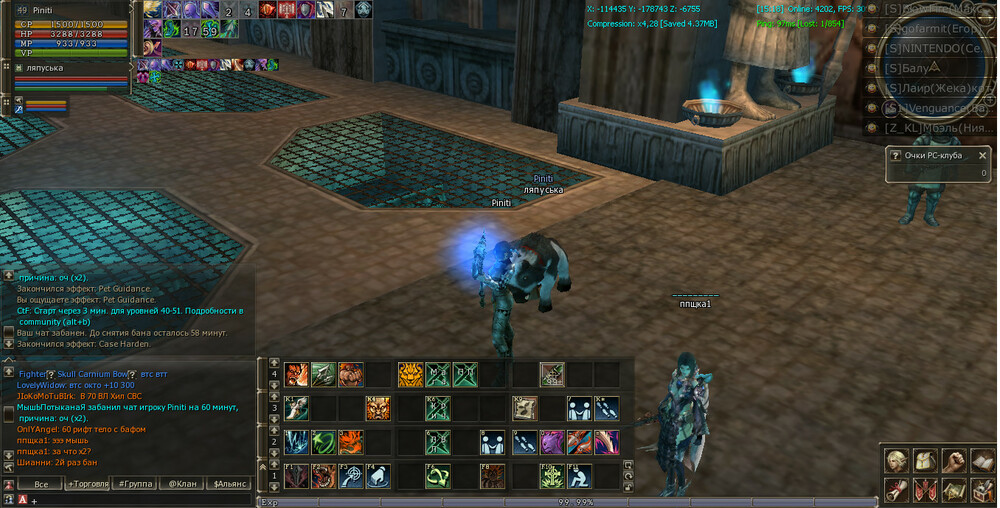This screenshot has width=1000, height=508.
Task: Close the Очки PC-клуба window
Action: (x=982, y=156)
